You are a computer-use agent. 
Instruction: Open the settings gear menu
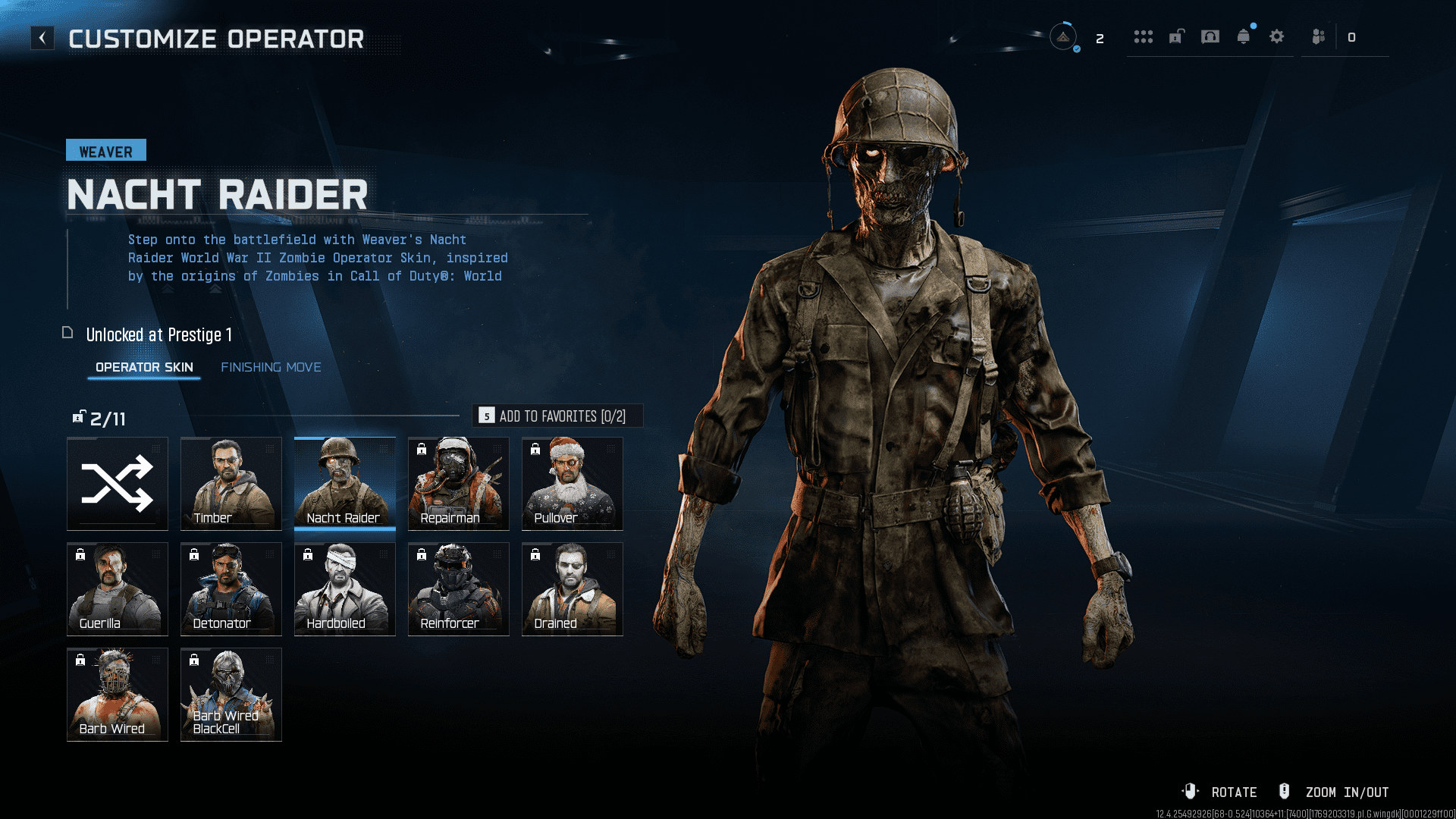(x=1277, y=36)
